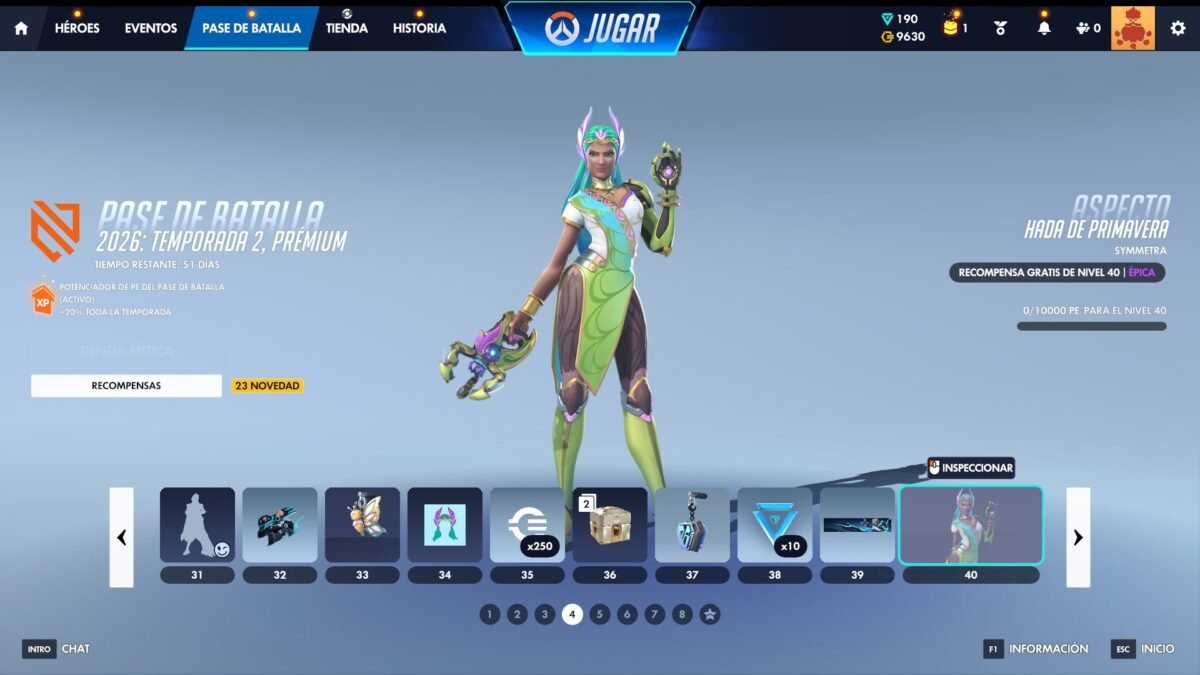Show the previous battle pass rewards
This screenshot has width=1200, height=675.
(121, 537)
